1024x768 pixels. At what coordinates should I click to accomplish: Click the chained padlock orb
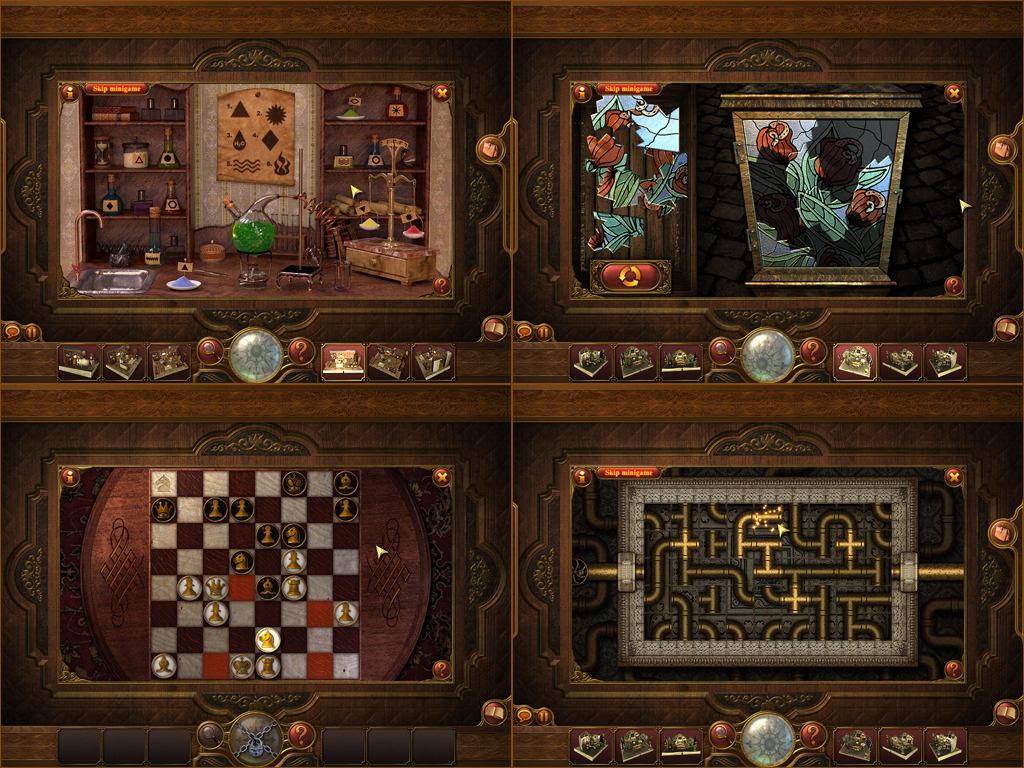pos(254,740)
